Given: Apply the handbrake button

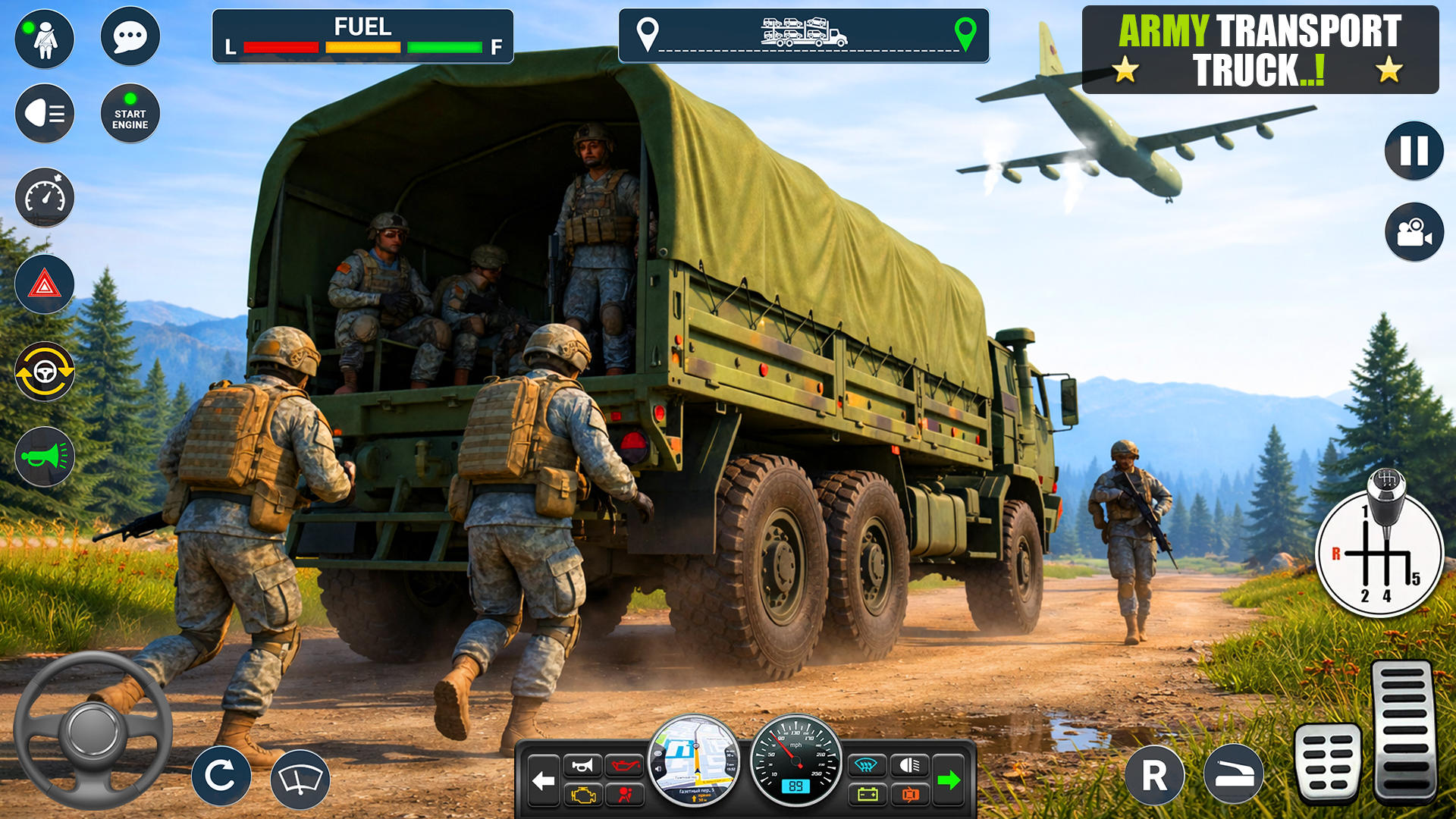Looking at the screenshot, I should 1233,775.
